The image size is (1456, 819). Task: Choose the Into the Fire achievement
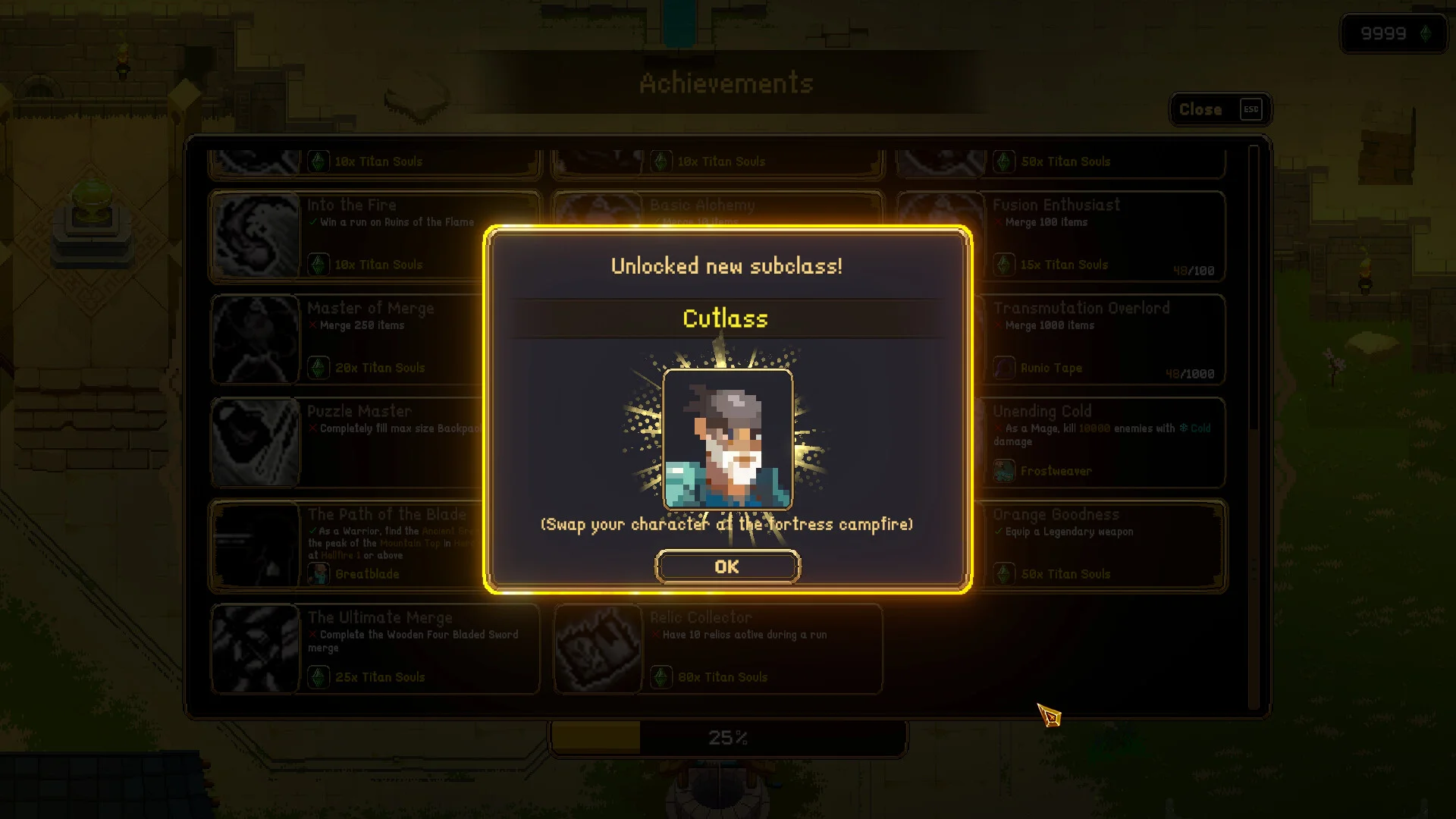349,235
